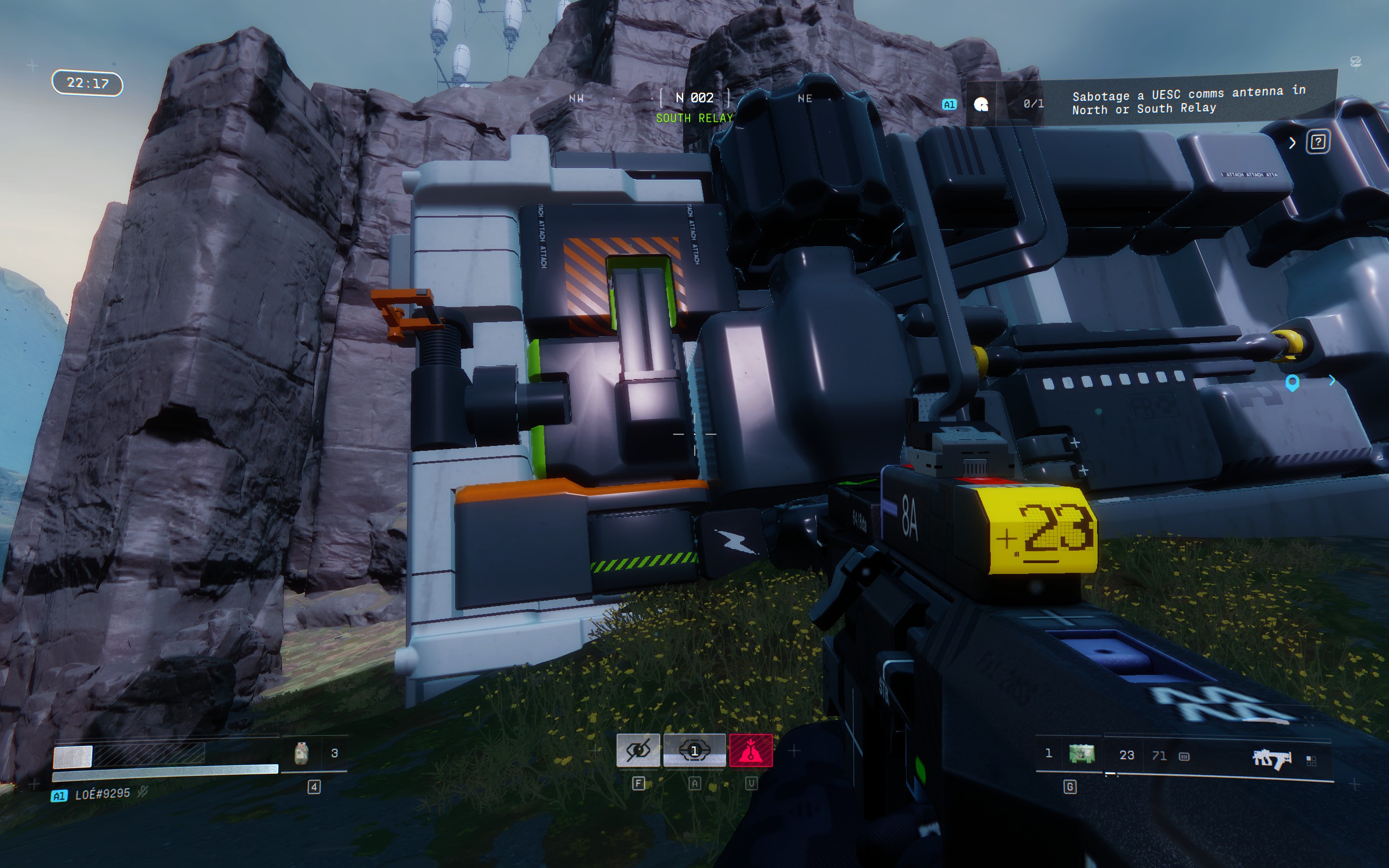The image size is (1389, 868).
Task: Select the crossed-out eye cloak ability
Action: click(638, 750)
